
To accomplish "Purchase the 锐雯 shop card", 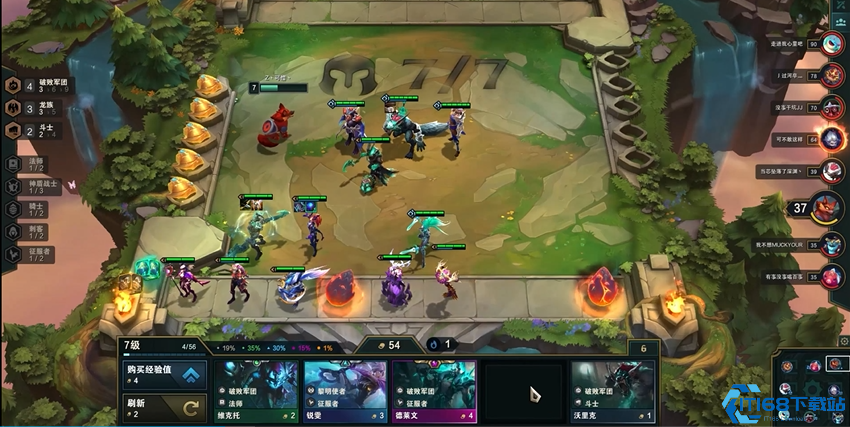I will point(345,391).
